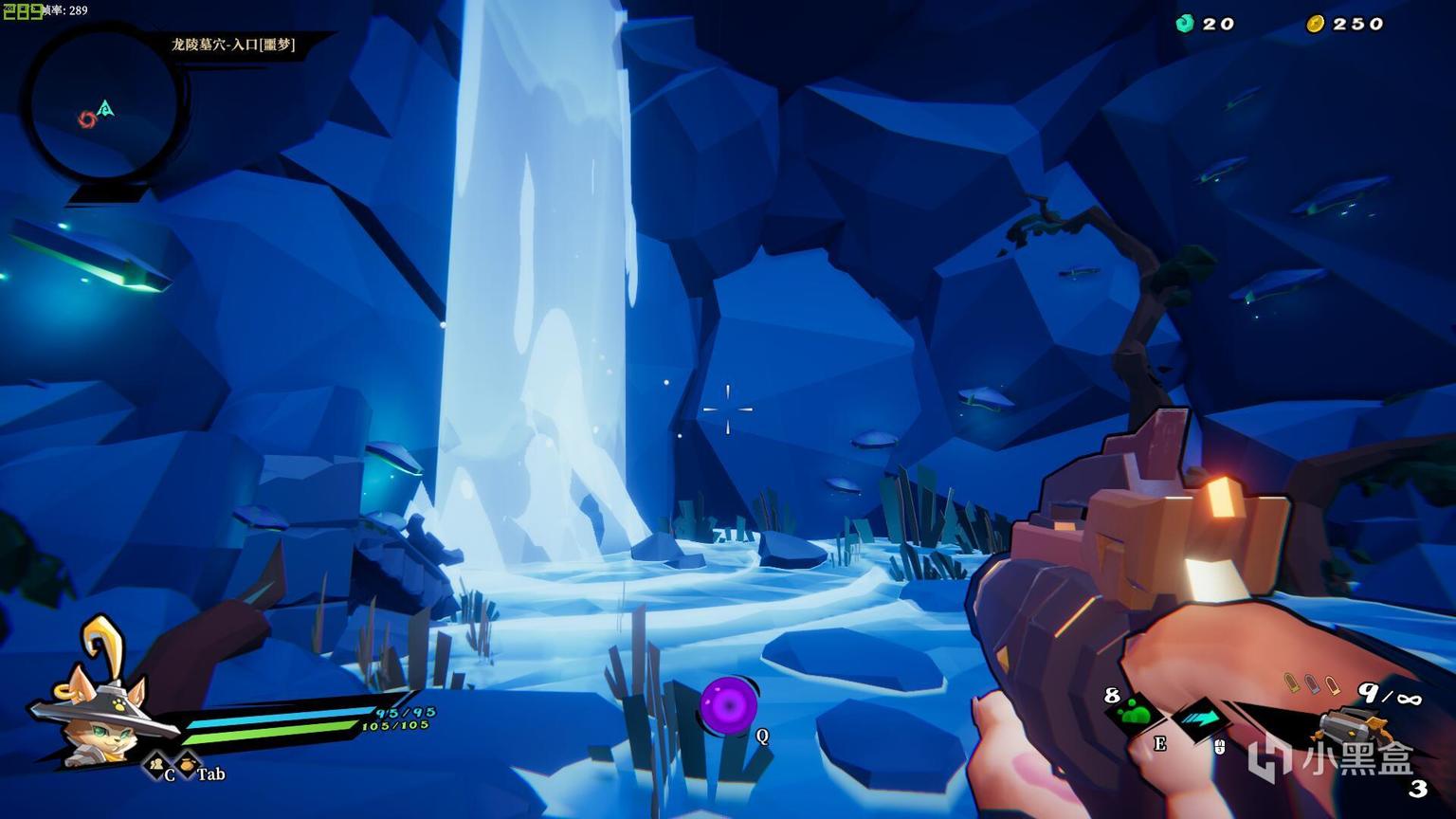Open the bag pouch icon

pos(187,763)
